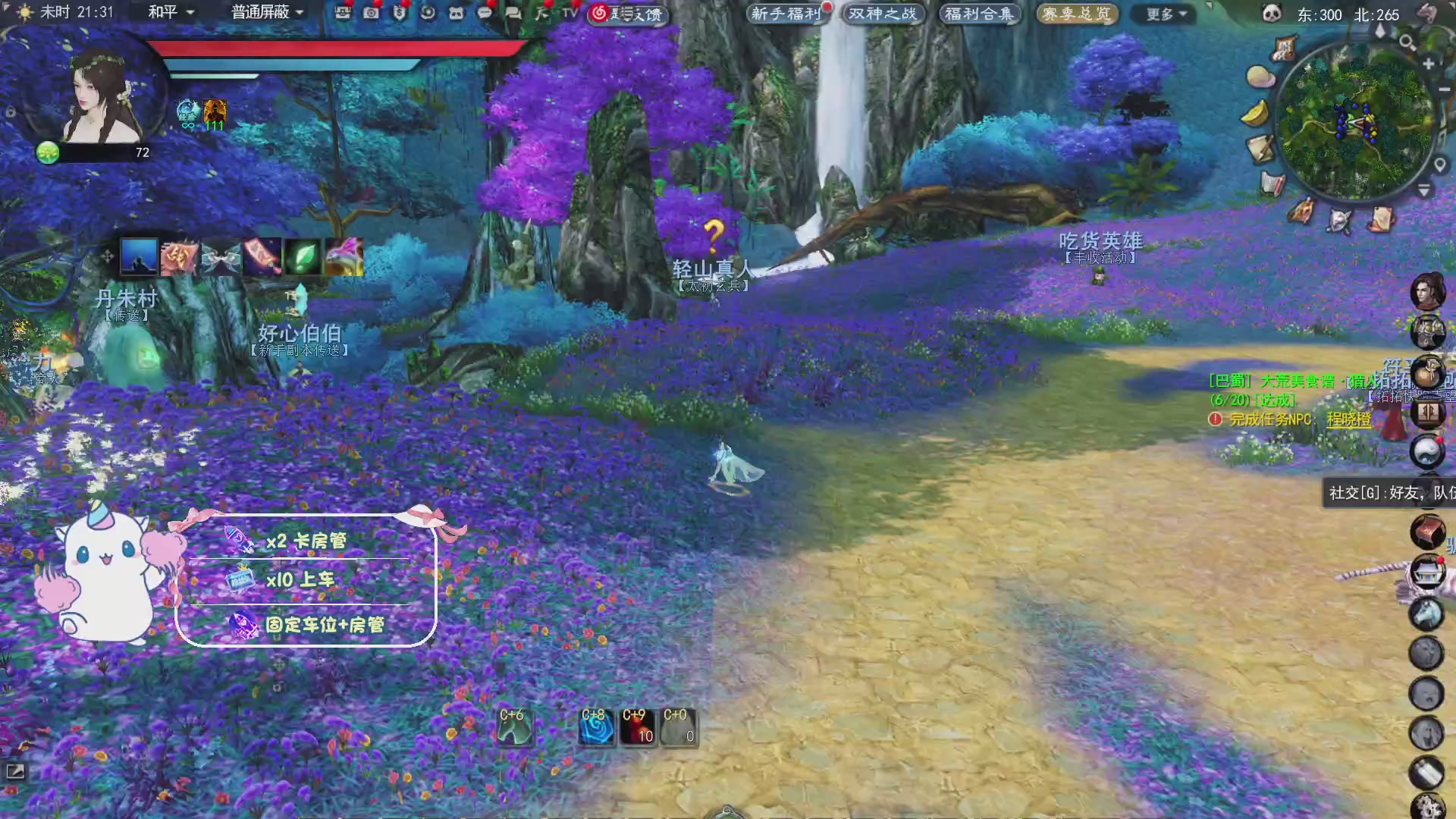Screen dimensions: 1456x819
Task: Click the TV livestream icon in top toolbar
Action: (x=567, y=13)
